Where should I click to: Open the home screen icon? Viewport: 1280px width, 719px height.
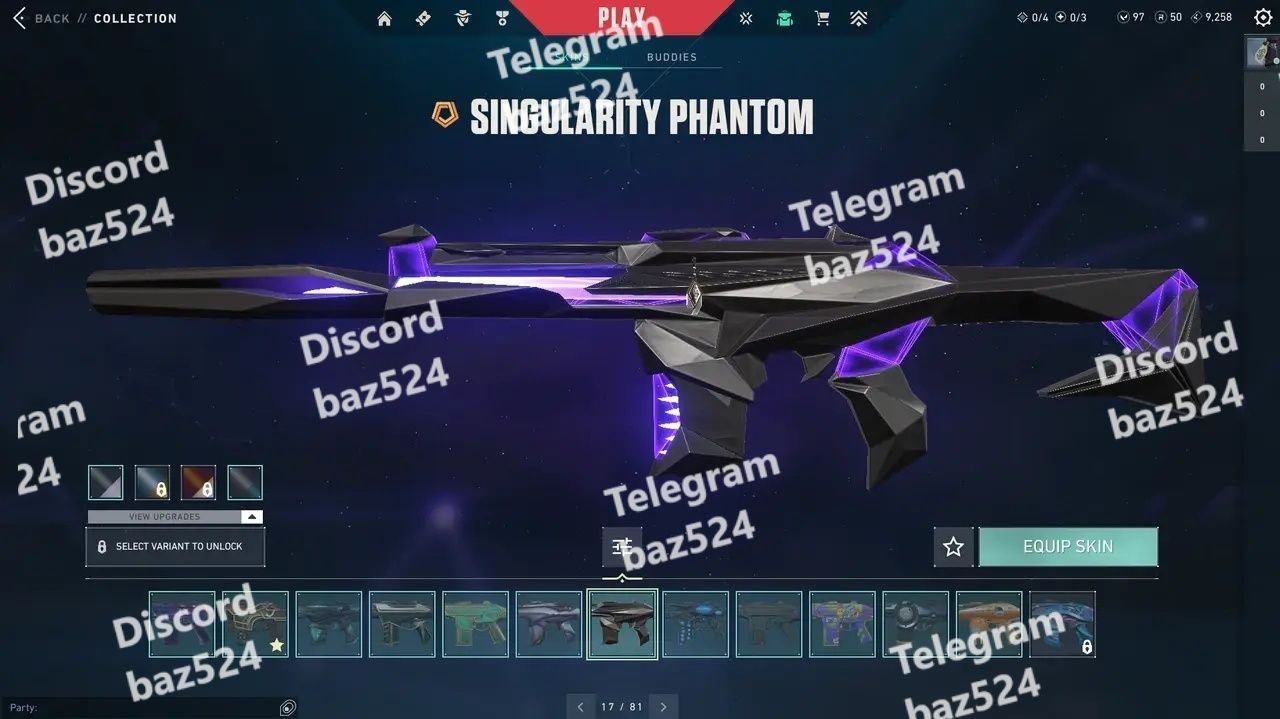point(384,18)
